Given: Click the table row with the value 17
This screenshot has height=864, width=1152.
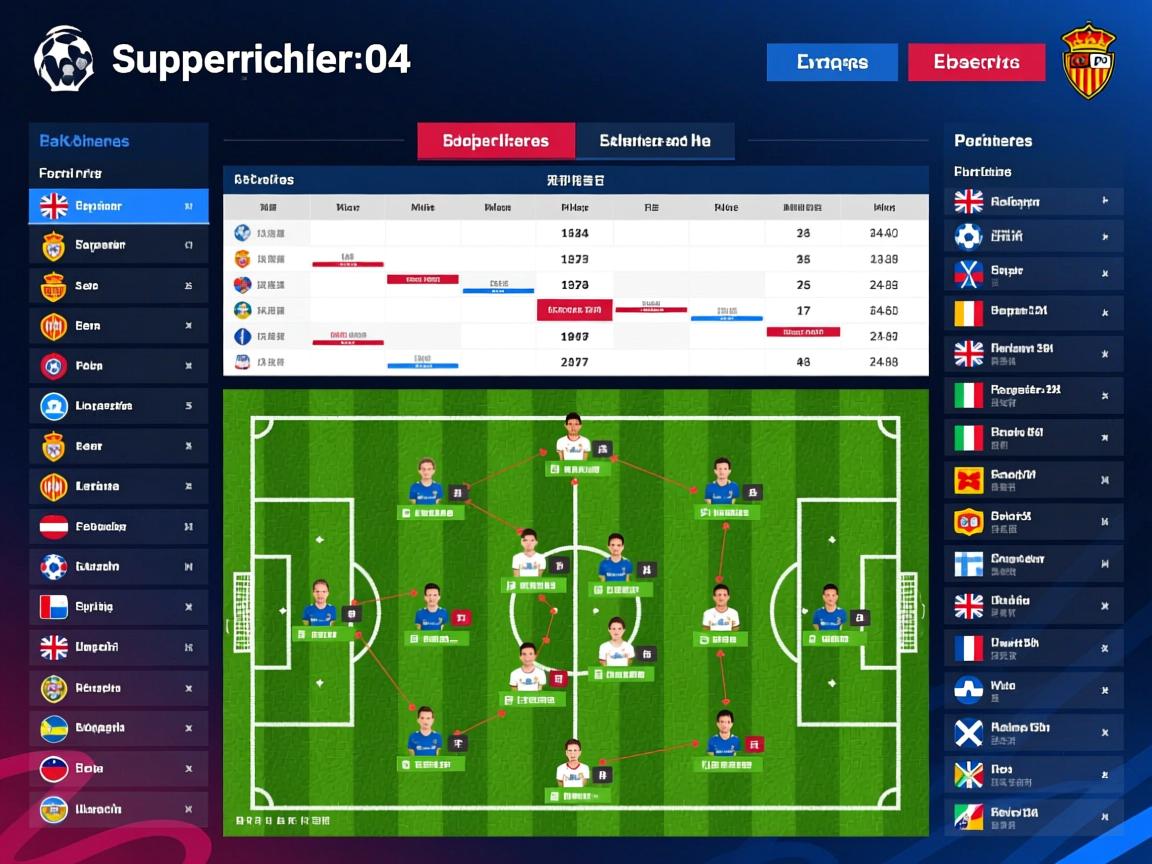Looking at the screenshot, I should coord(575,311).
